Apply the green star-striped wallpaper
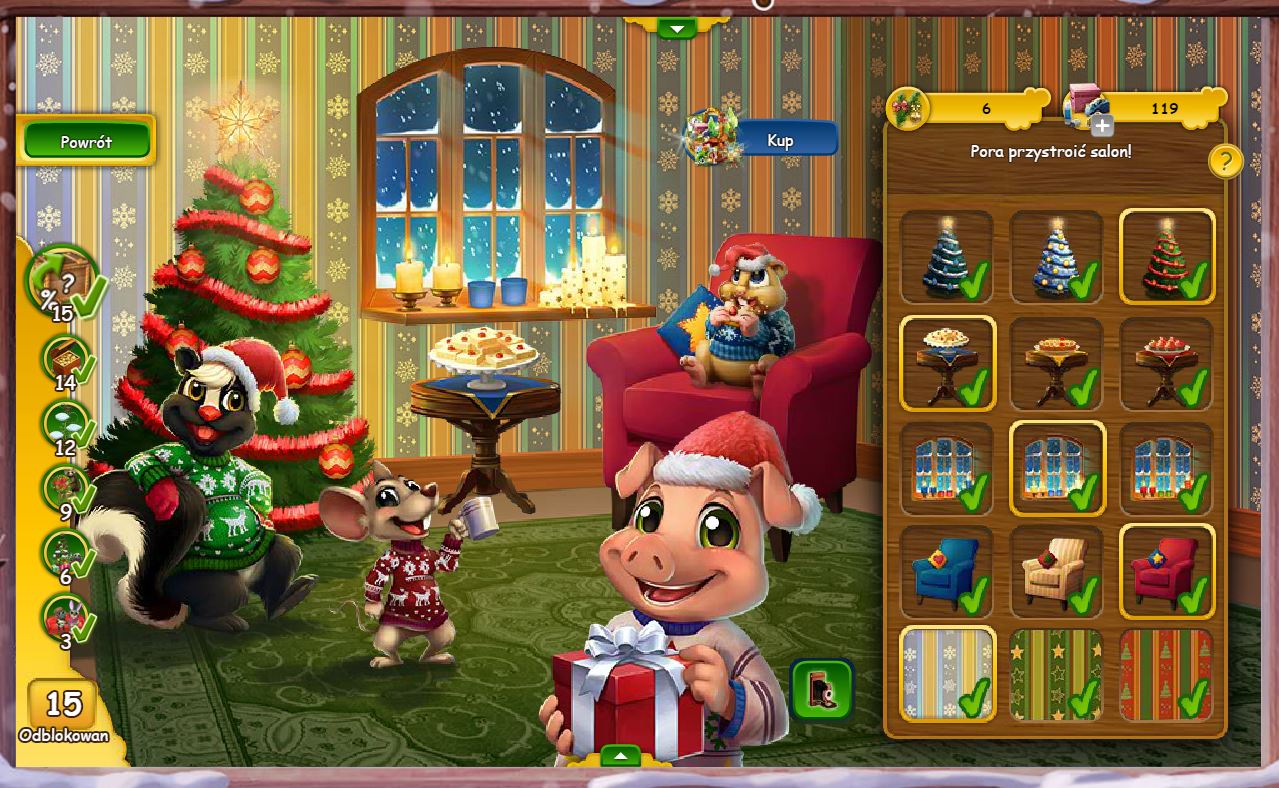This screenshot has width=1279, height=788. coord(1056,673)
